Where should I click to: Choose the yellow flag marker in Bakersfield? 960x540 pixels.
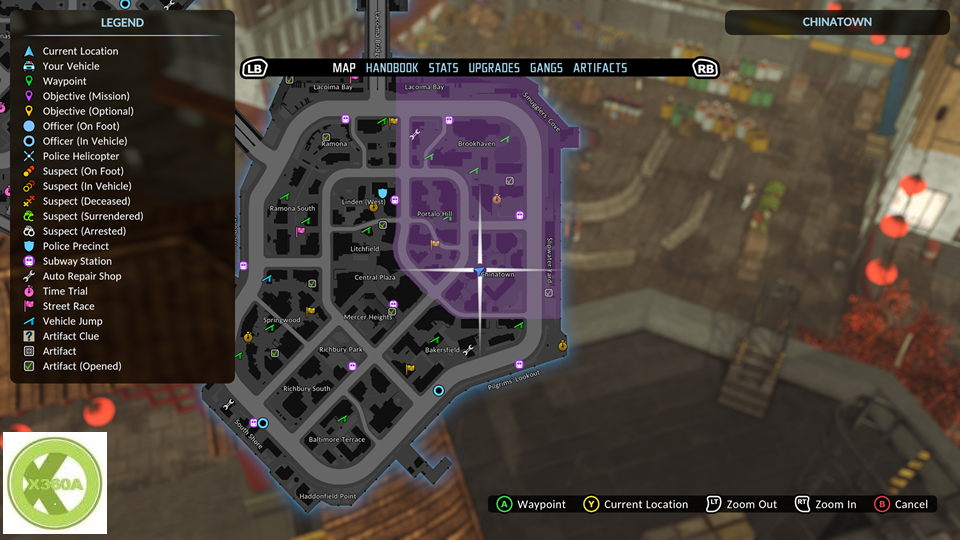410,369
